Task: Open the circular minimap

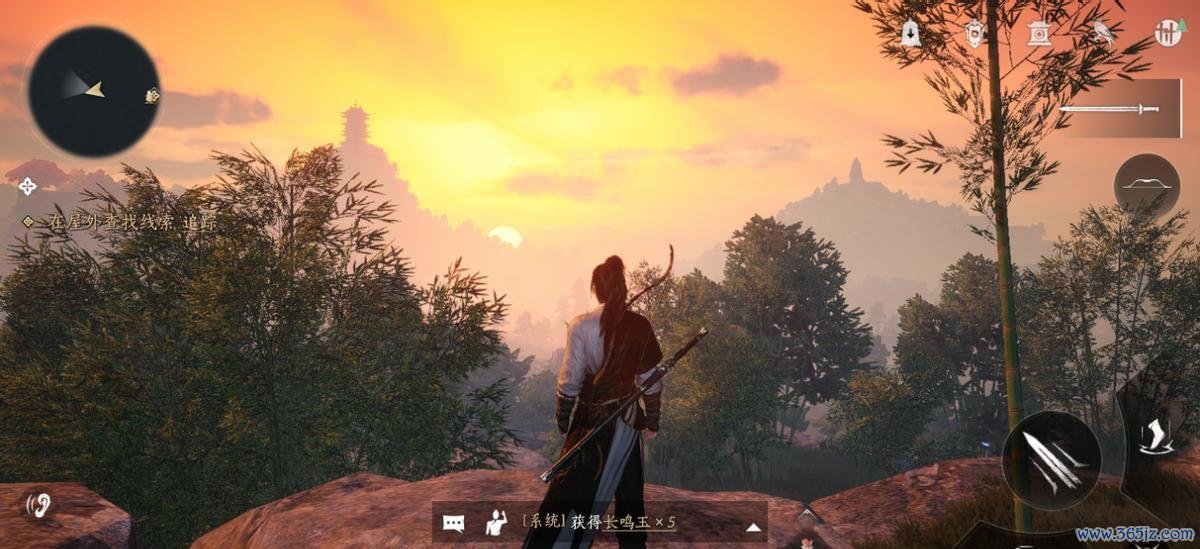Action: [x=93, y=91]
